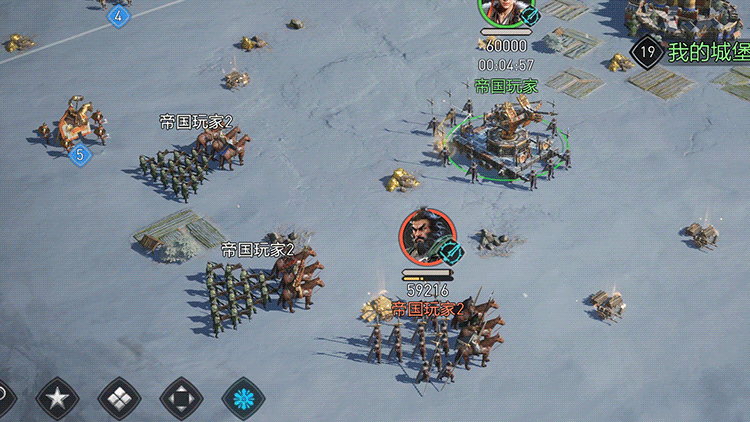
Task: Select the square with arrows icon
Action: click(x=181, y=399)
